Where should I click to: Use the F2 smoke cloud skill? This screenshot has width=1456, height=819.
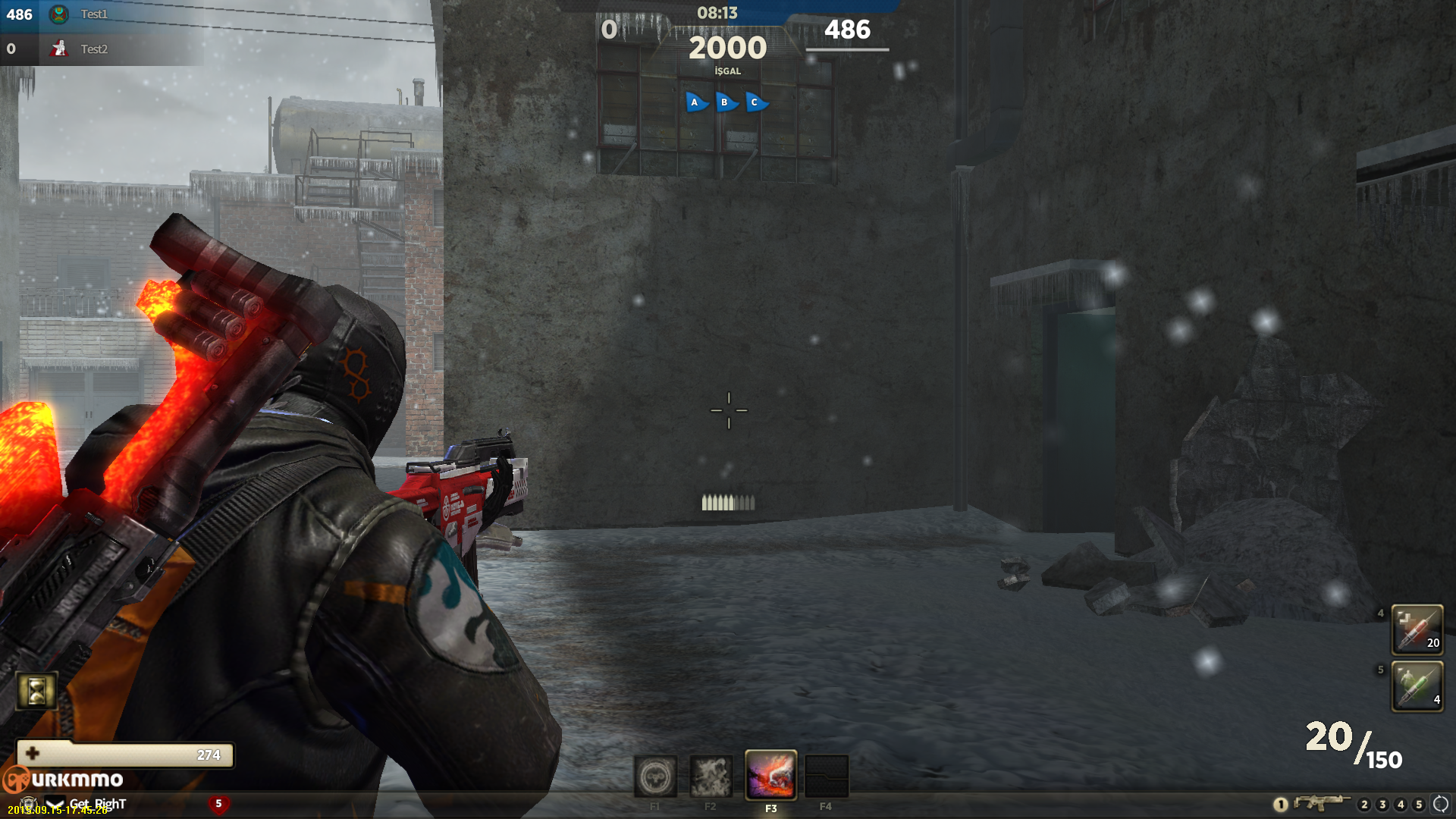pyautogui.click(x=711, y=777)
